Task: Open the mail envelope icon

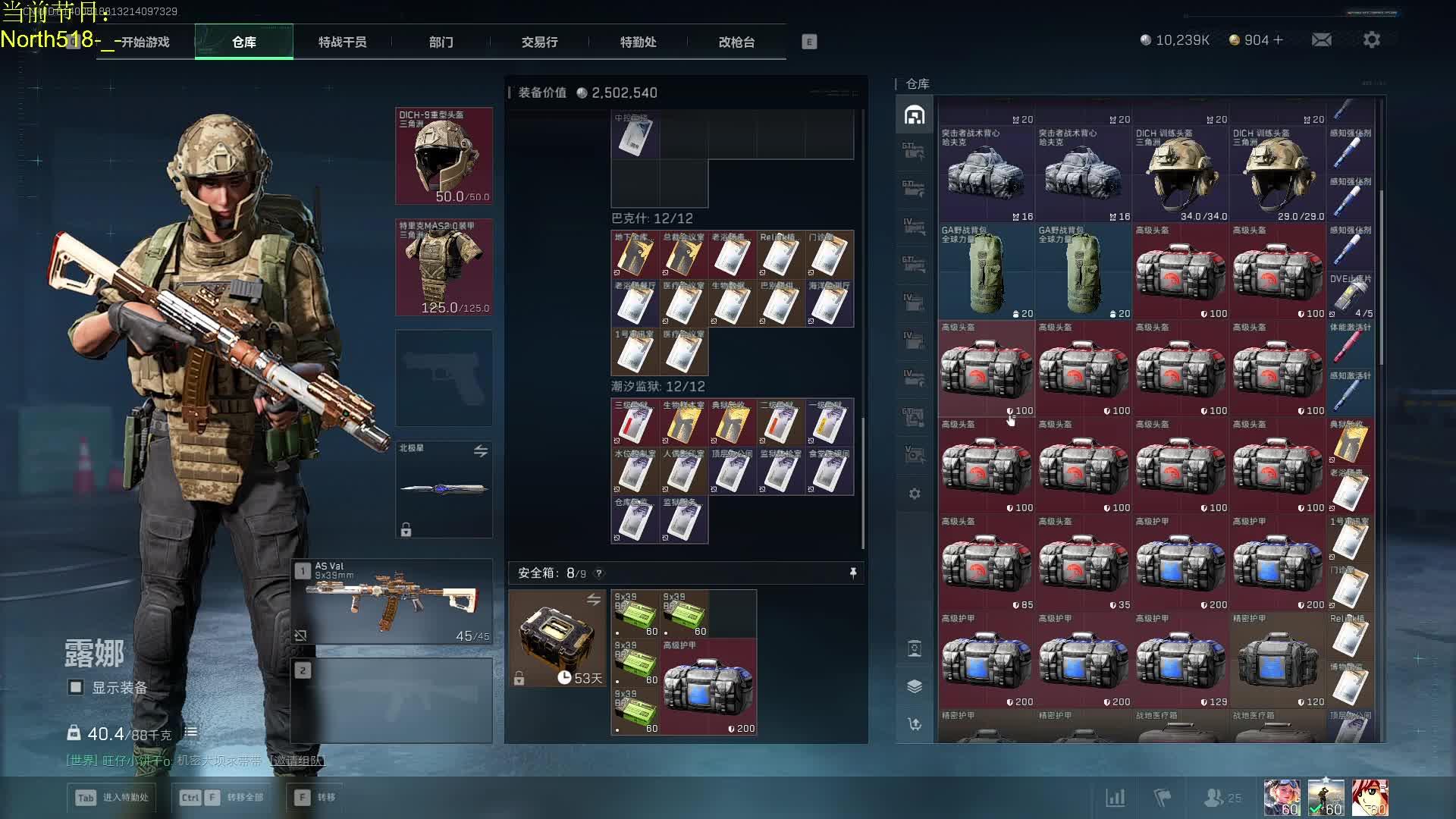Action: [x=1321, y=39]
